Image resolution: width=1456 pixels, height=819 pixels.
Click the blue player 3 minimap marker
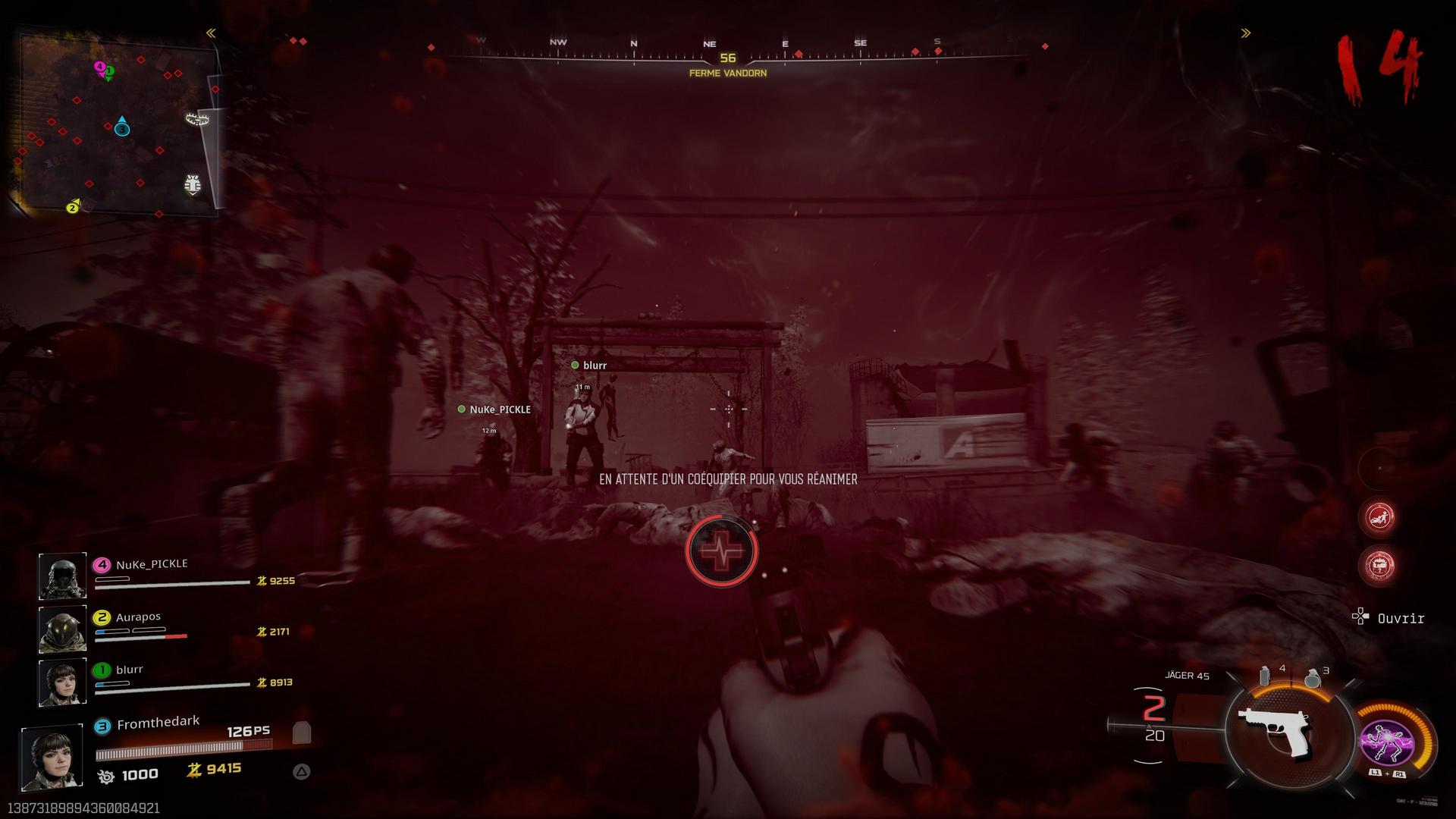tap(122, 129)
